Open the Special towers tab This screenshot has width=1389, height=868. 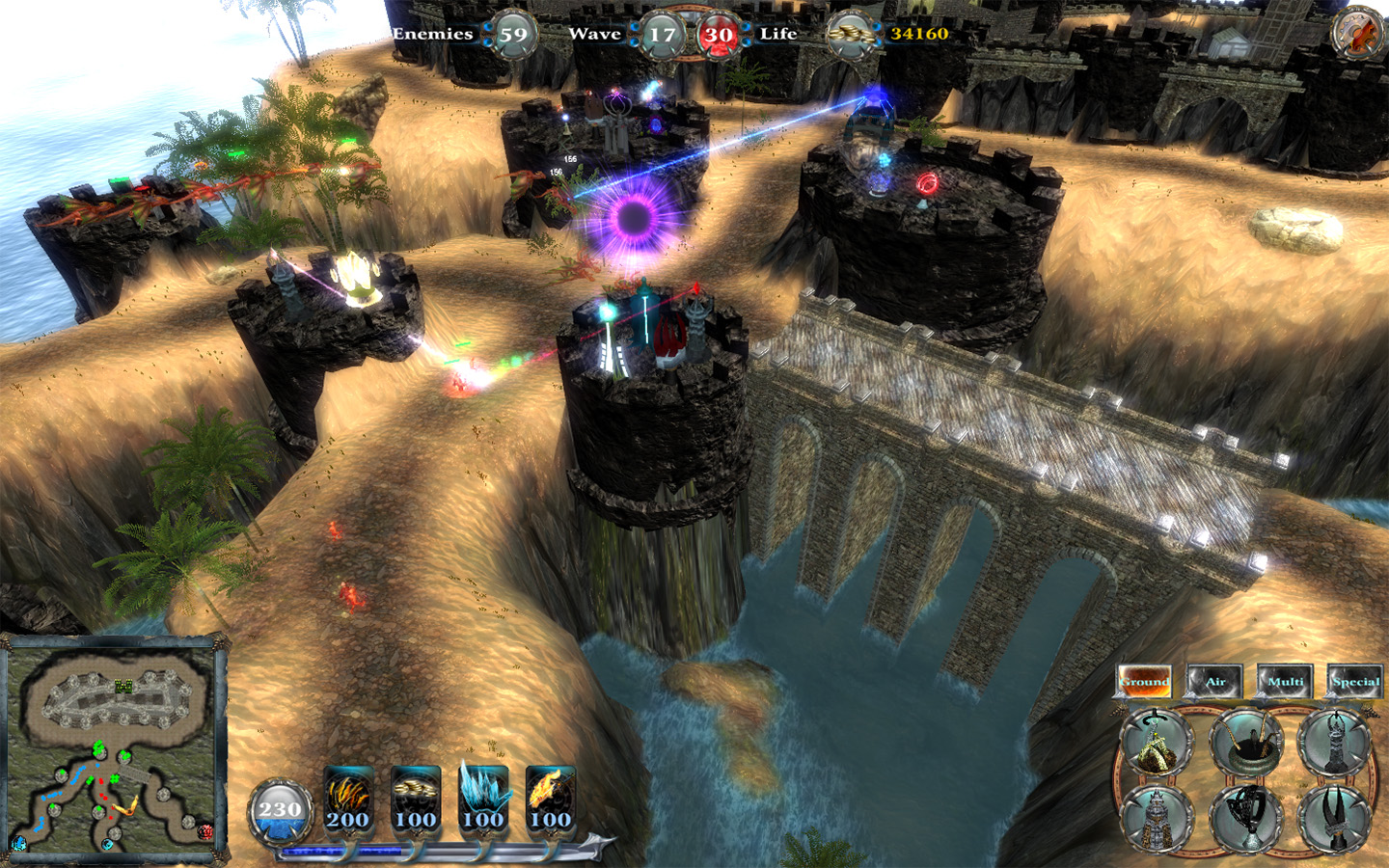coord(1354,681)
